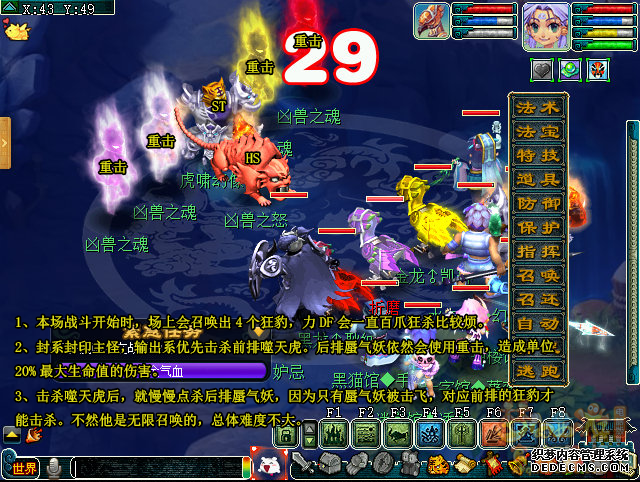The height and width of the screenshot is (482, 640).
Task: Click the grey heart status icon
Action: point(540,70)
